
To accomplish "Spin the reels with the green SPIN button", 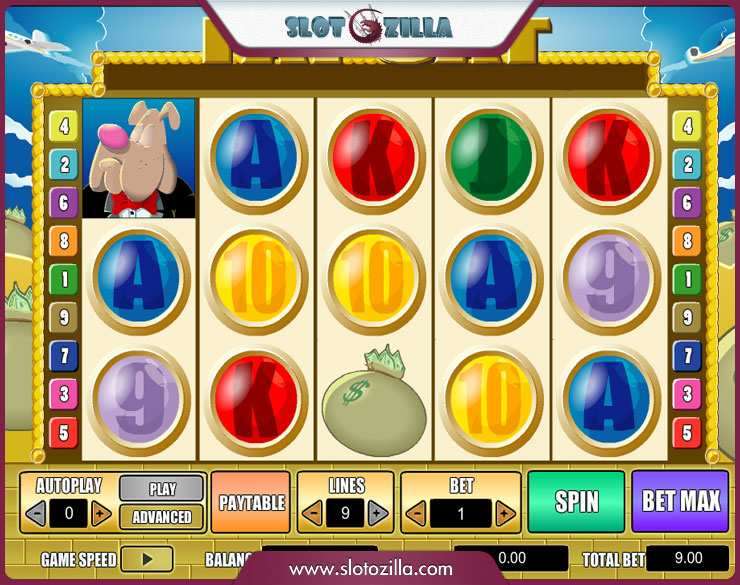I will (x=576, y=501).
